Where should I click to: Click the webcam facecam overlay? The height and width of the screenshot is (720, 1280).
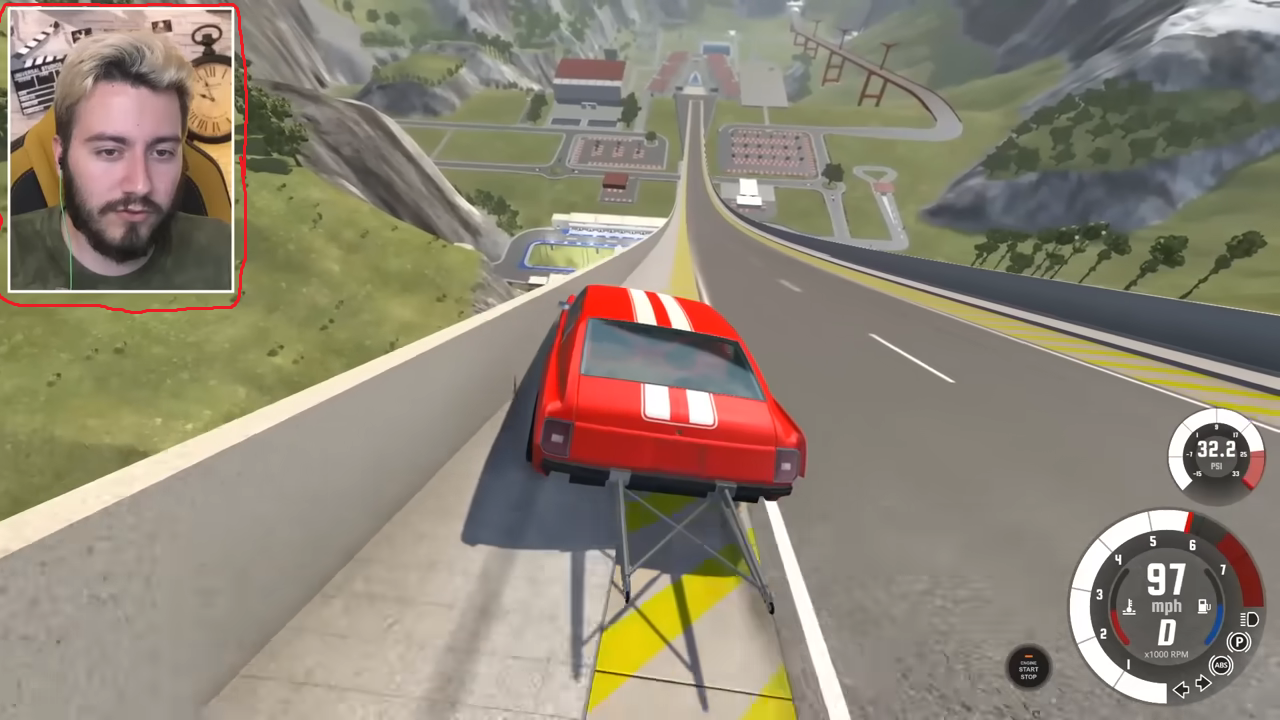pos(125,150)
